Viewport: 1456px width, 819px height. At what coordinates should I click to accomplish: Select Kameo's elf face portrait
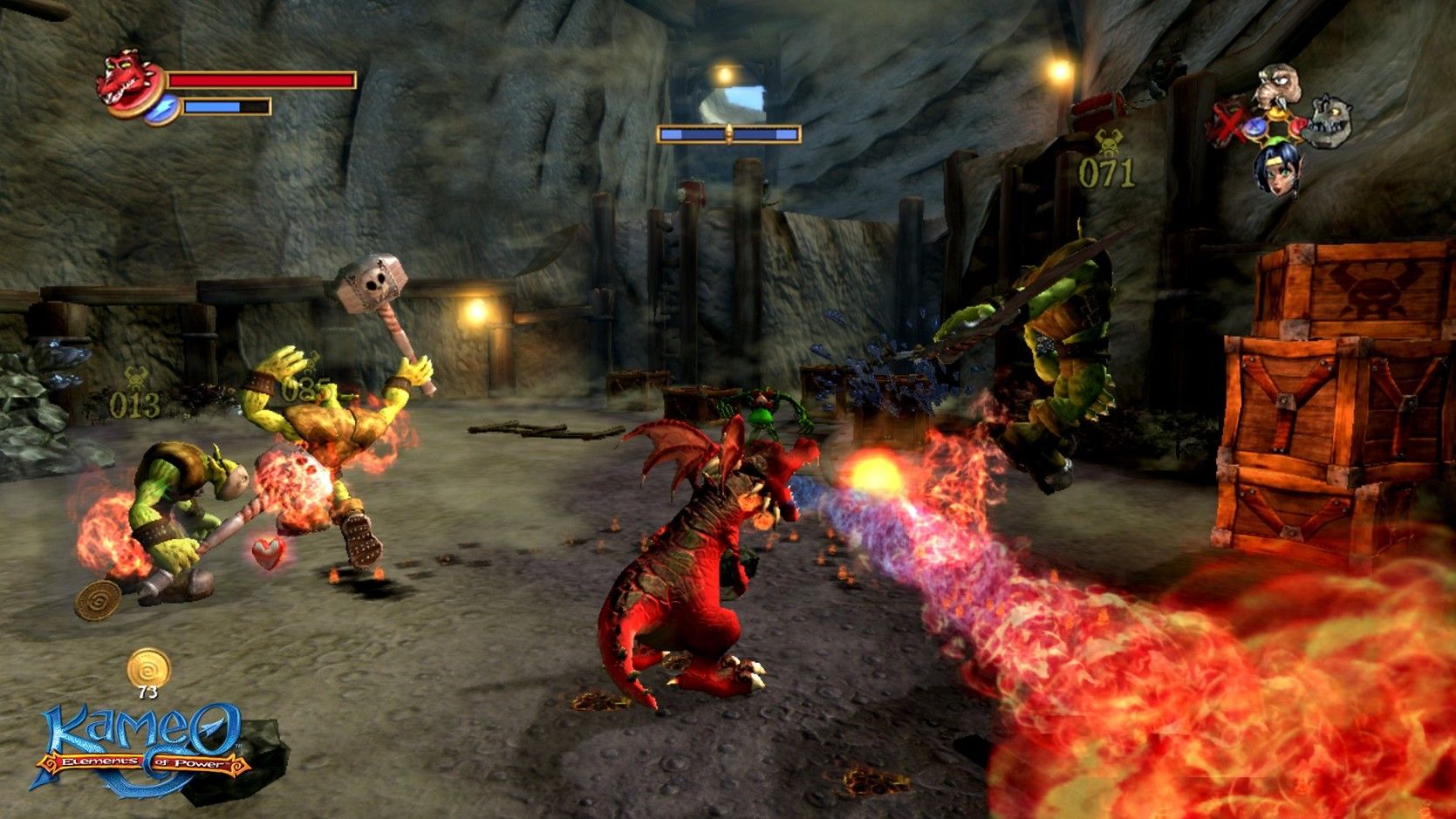1278,171
